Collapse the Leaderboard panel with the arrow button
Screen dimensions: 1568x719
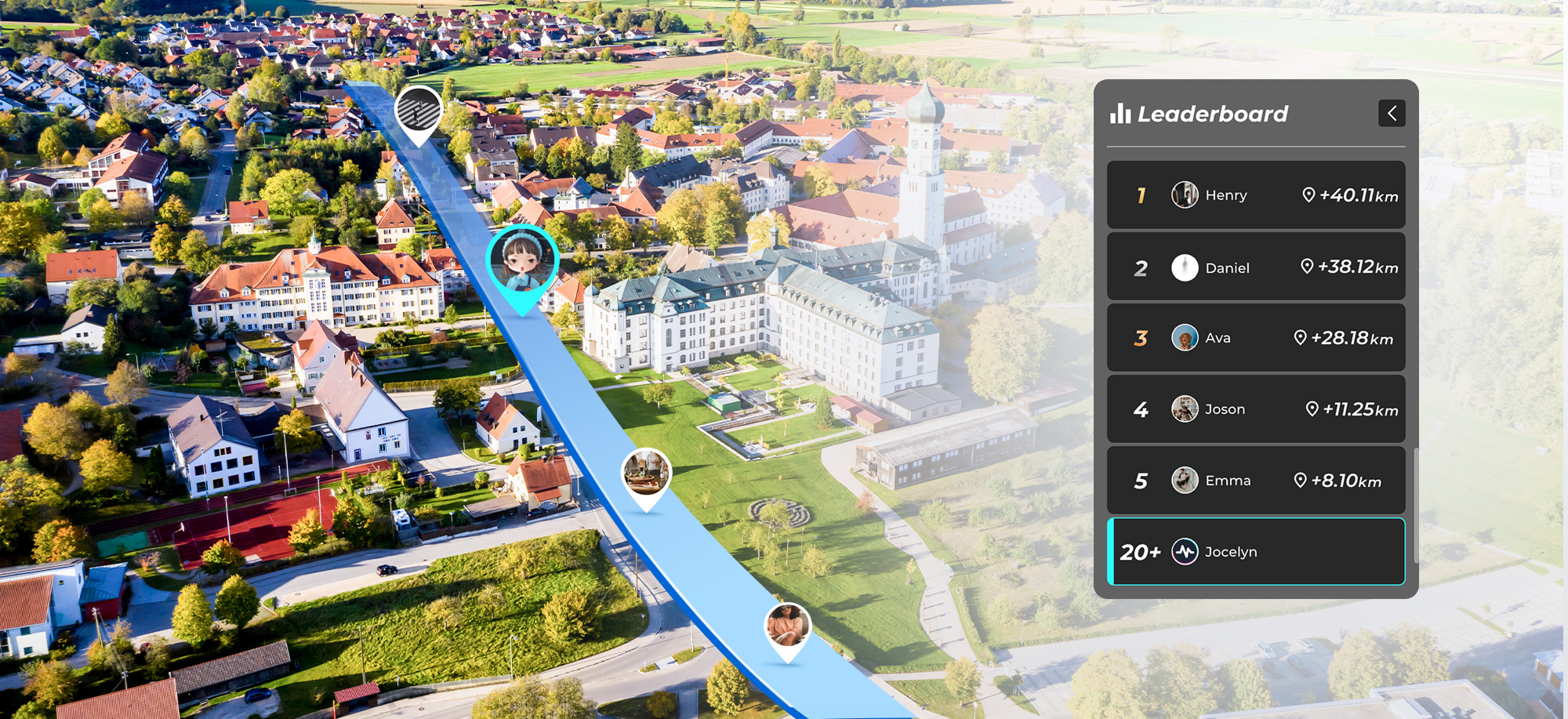click(1392, 114)
